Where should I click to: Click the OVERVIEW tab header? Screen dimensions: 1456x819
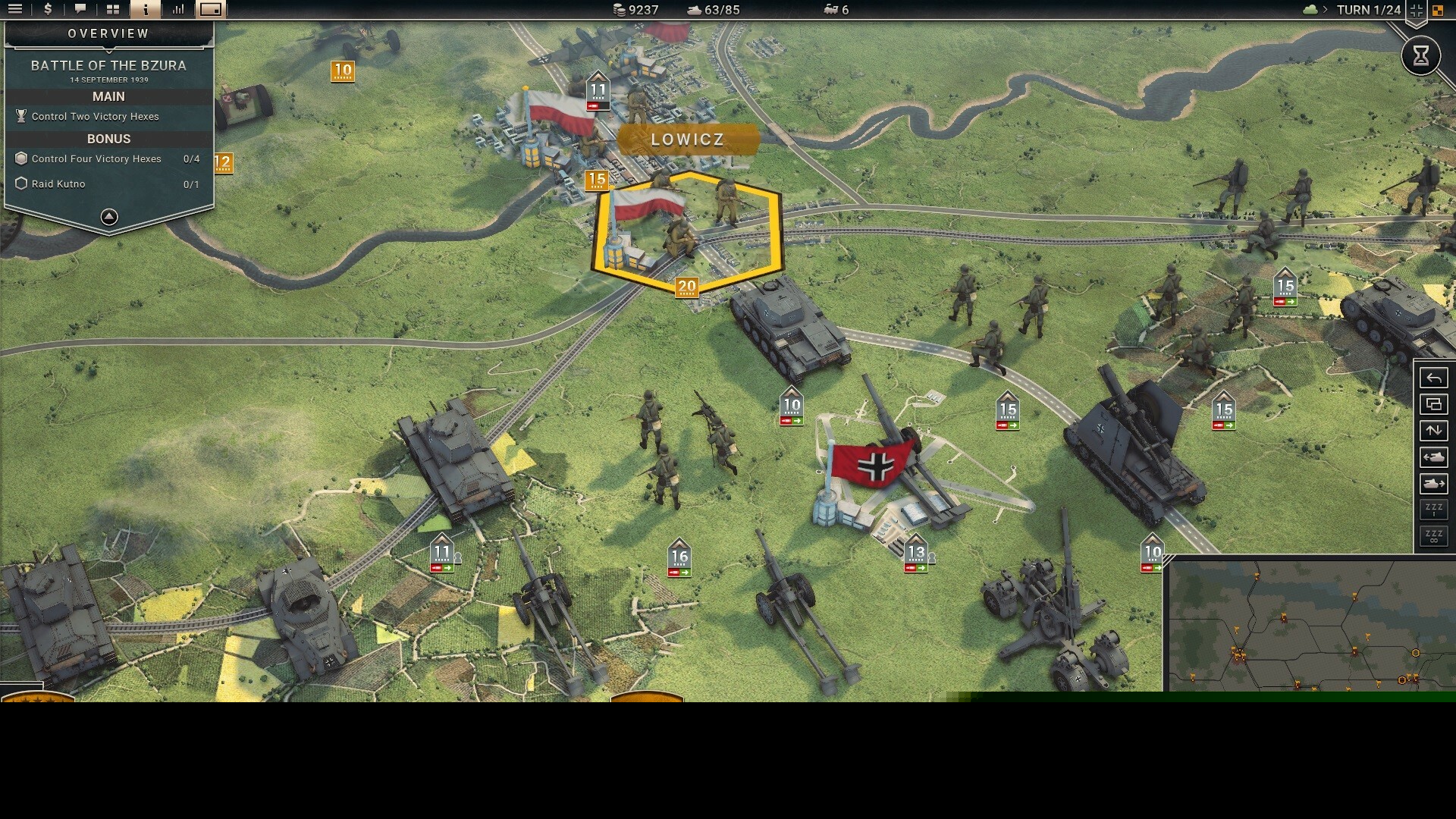pos(108,33)
